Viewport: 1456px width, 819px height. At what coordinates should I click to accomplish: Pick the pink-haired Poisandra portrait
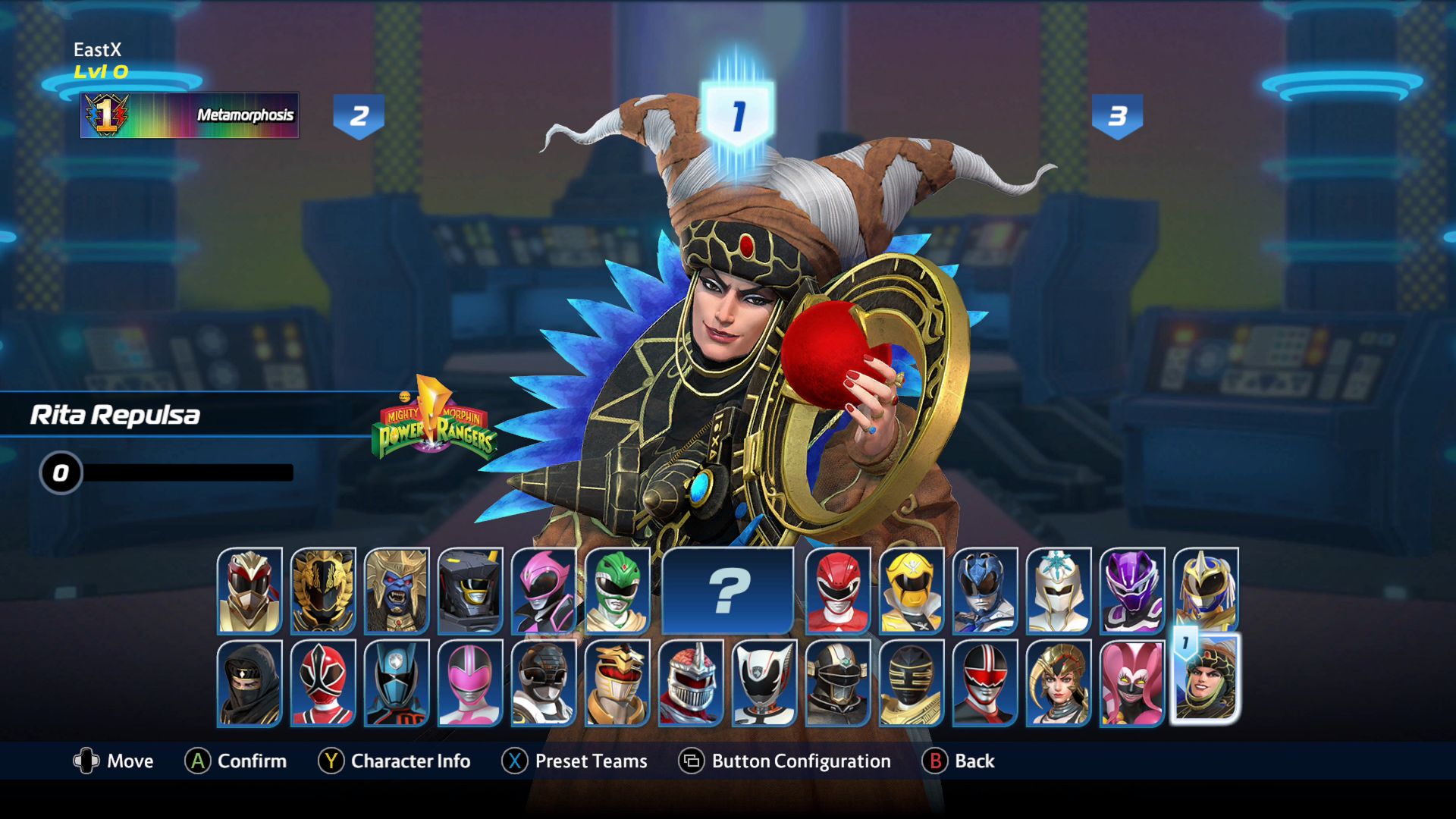[x=1131, y=682]
